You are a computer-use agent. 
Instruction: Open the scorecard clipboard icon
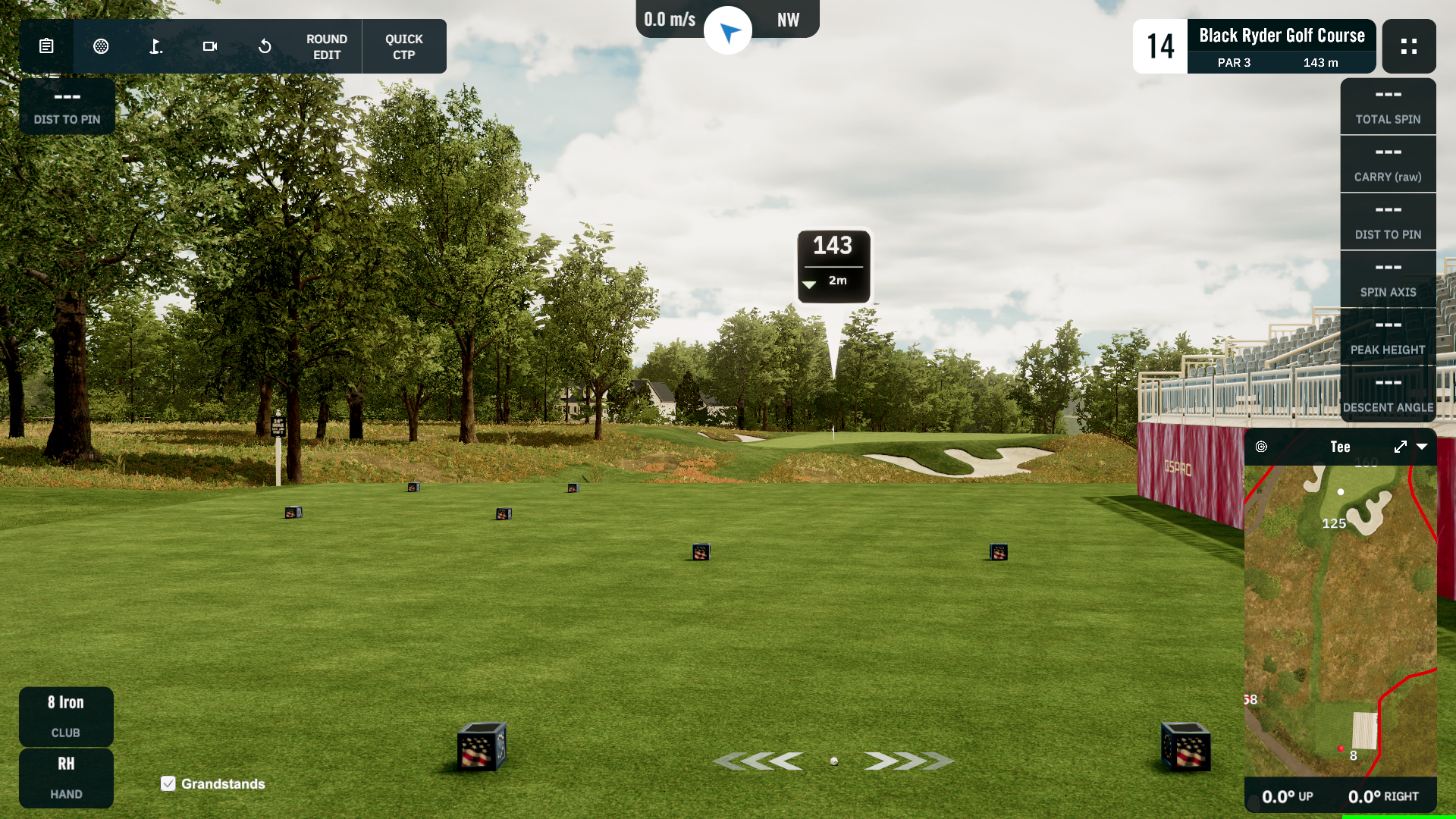point(46,46)
